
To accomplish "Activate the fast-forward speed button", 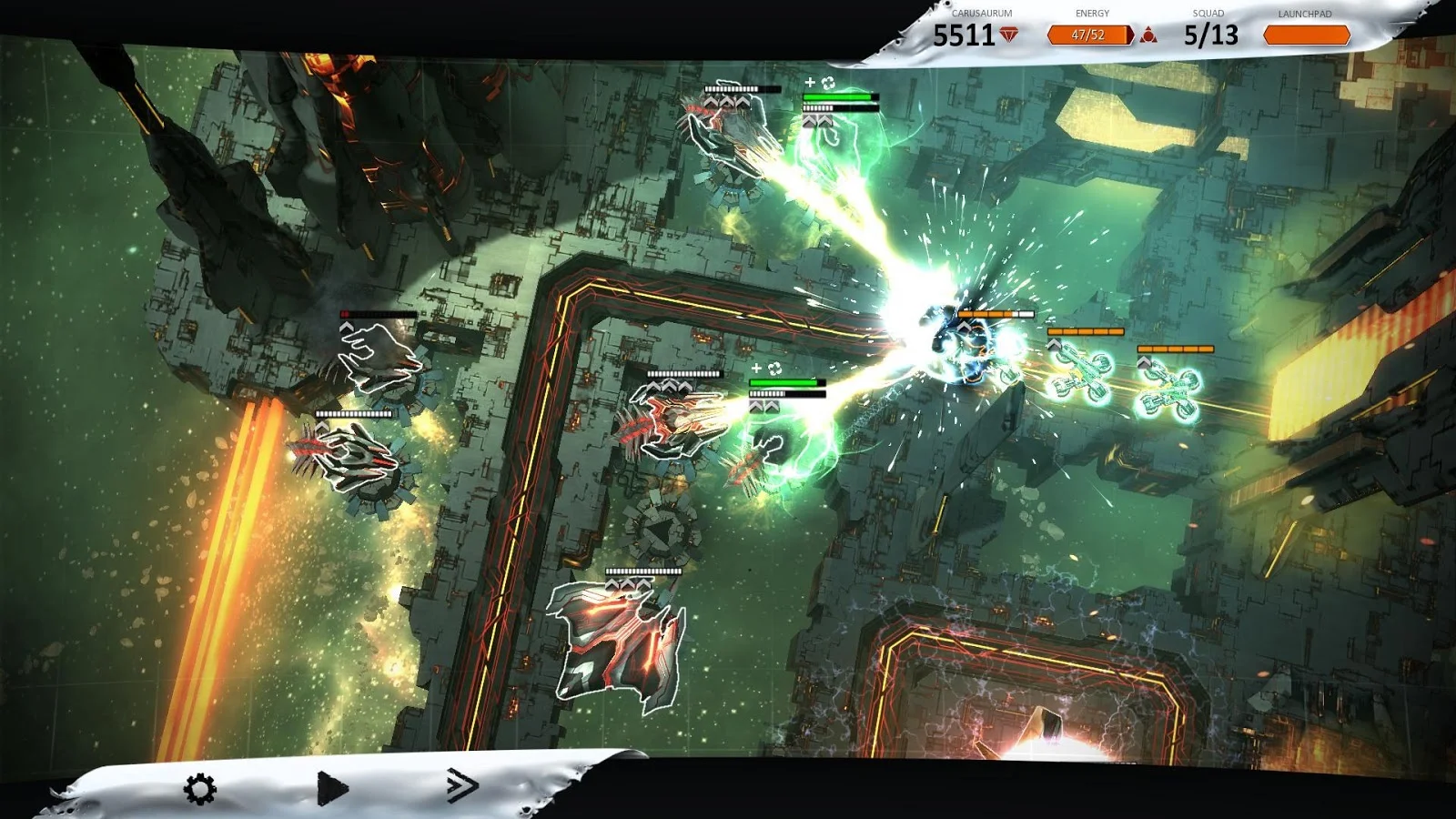I will (462, 784).
